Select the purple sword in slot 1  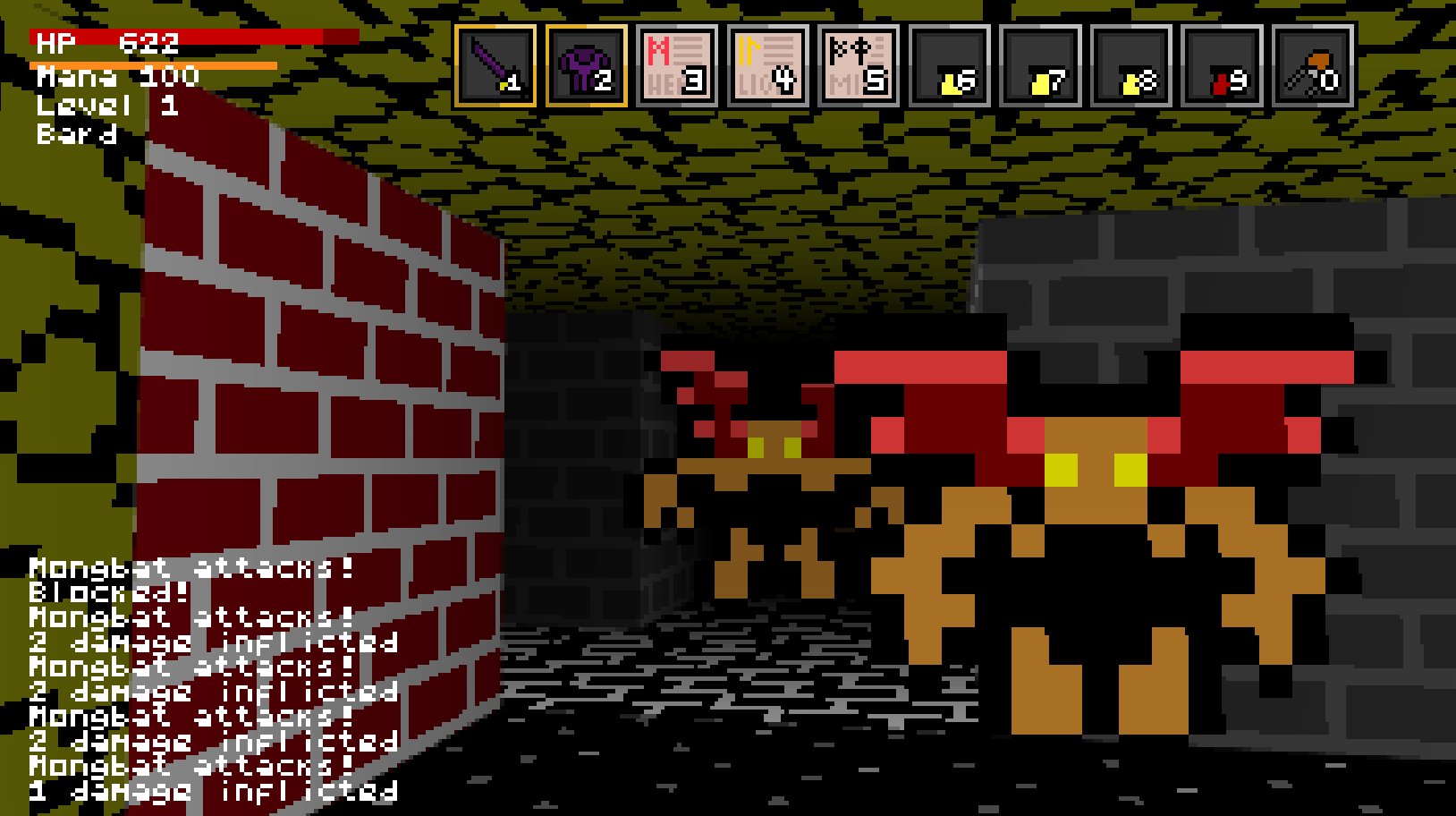495,66
